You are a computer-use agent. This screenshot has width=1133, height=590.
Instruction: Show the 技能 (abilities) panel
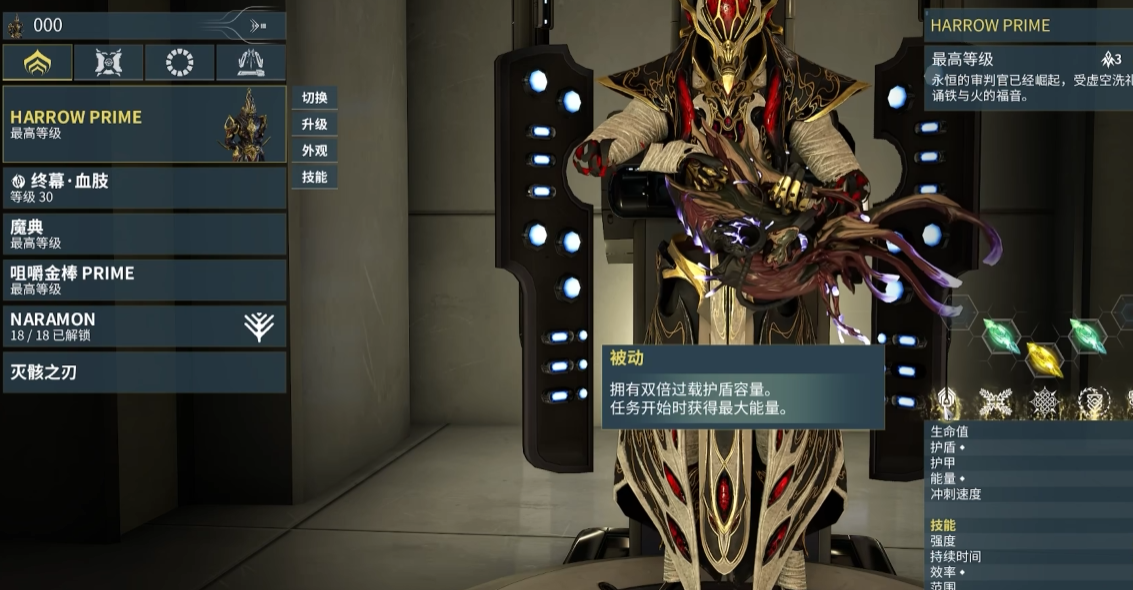tap(315, 177)
